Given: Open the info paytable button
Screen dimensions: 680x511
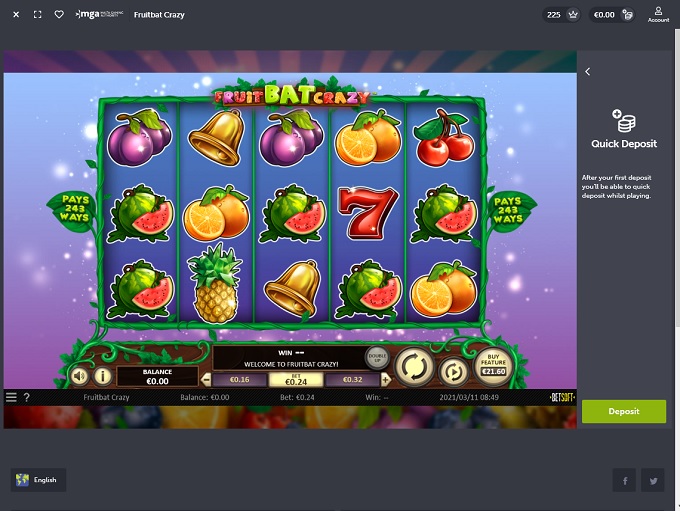Looking at the screenshot, I should pos(103,376).
